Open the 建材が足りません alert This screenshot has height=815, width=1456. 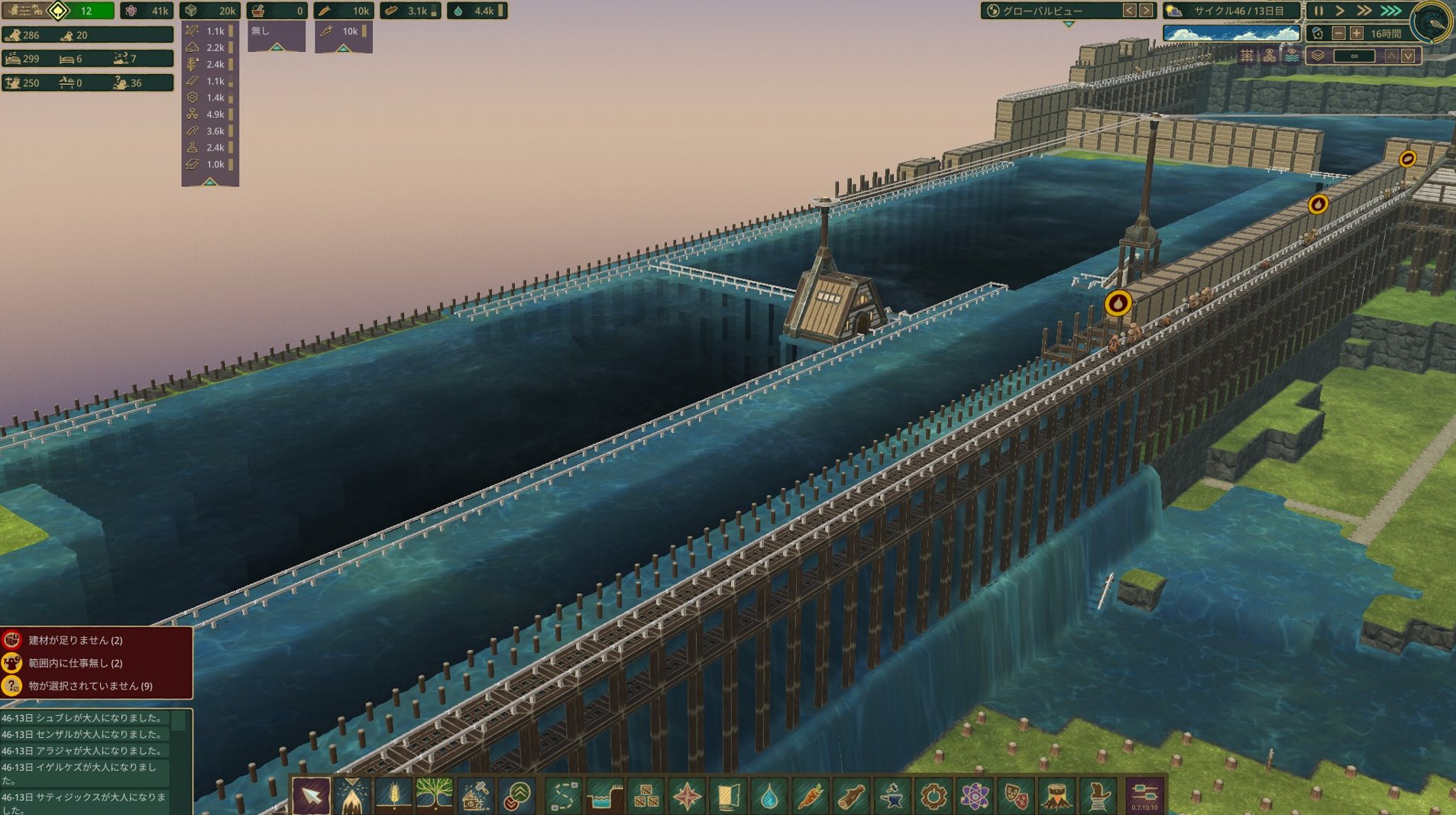76,640
